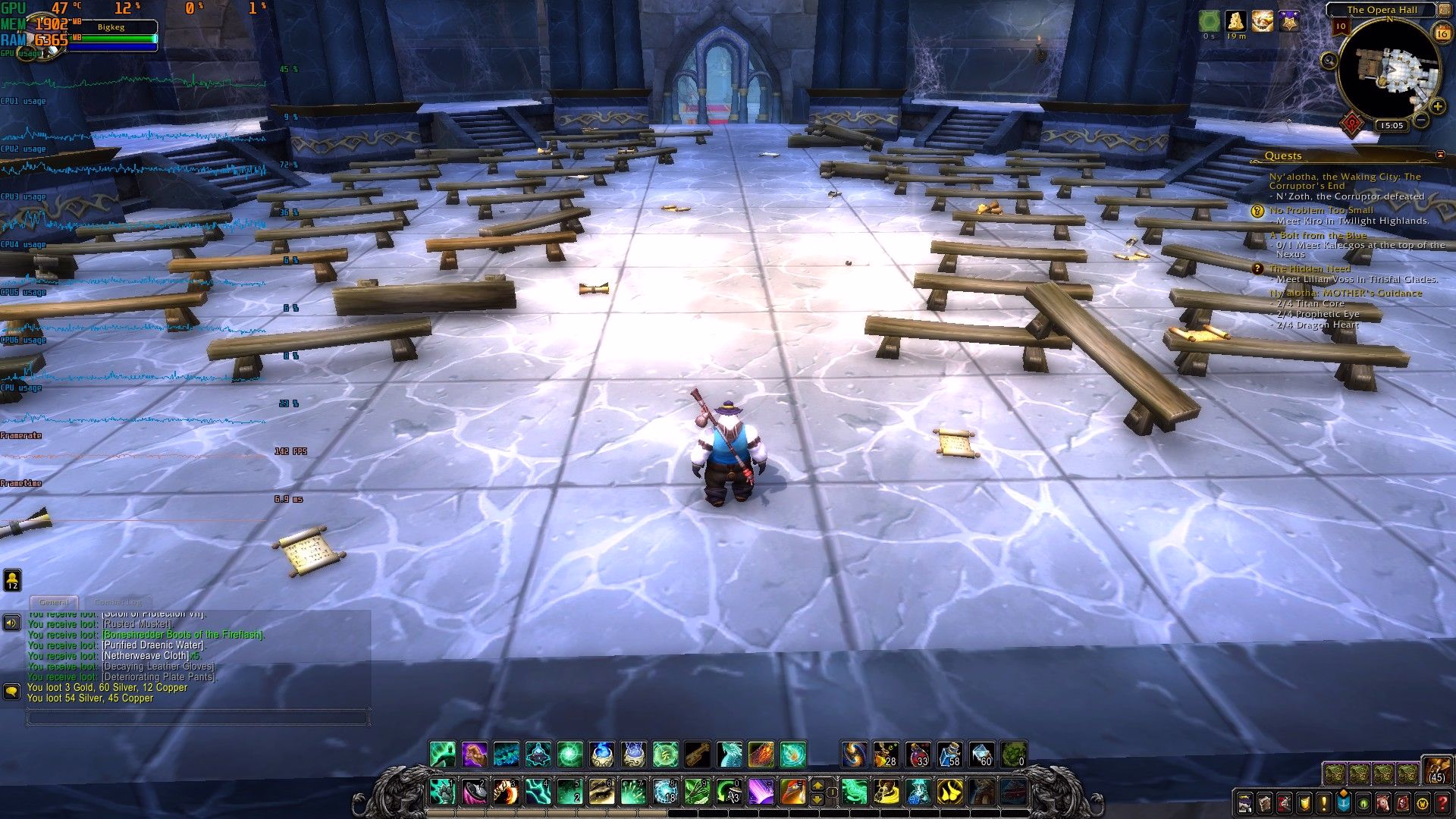Open the character info micro button
The image size is (1456, 819).
[1245, 802]
